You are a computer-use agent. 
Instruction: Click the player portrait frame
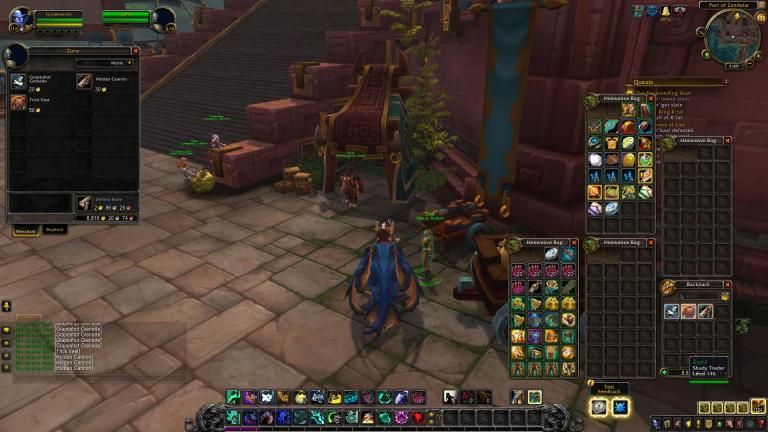tap(20, 17)
